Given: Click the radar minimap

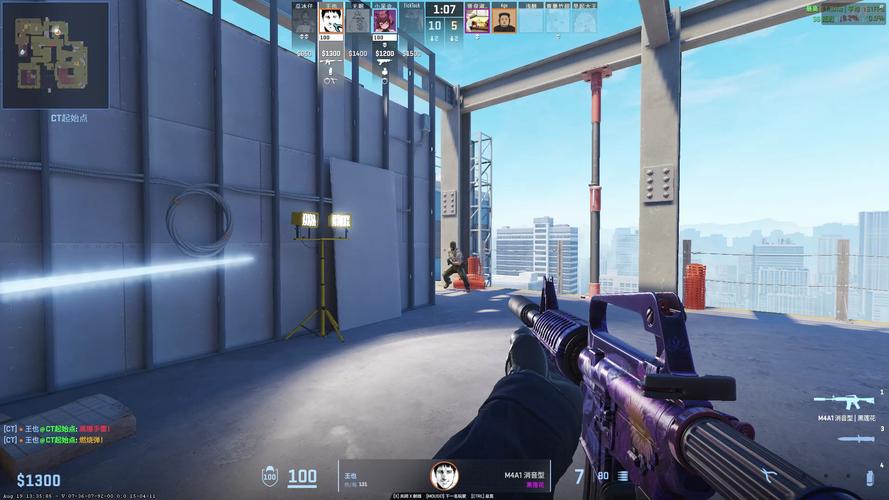Looking at the screenshot, I should pyautogui.click(x=55, y=55).
